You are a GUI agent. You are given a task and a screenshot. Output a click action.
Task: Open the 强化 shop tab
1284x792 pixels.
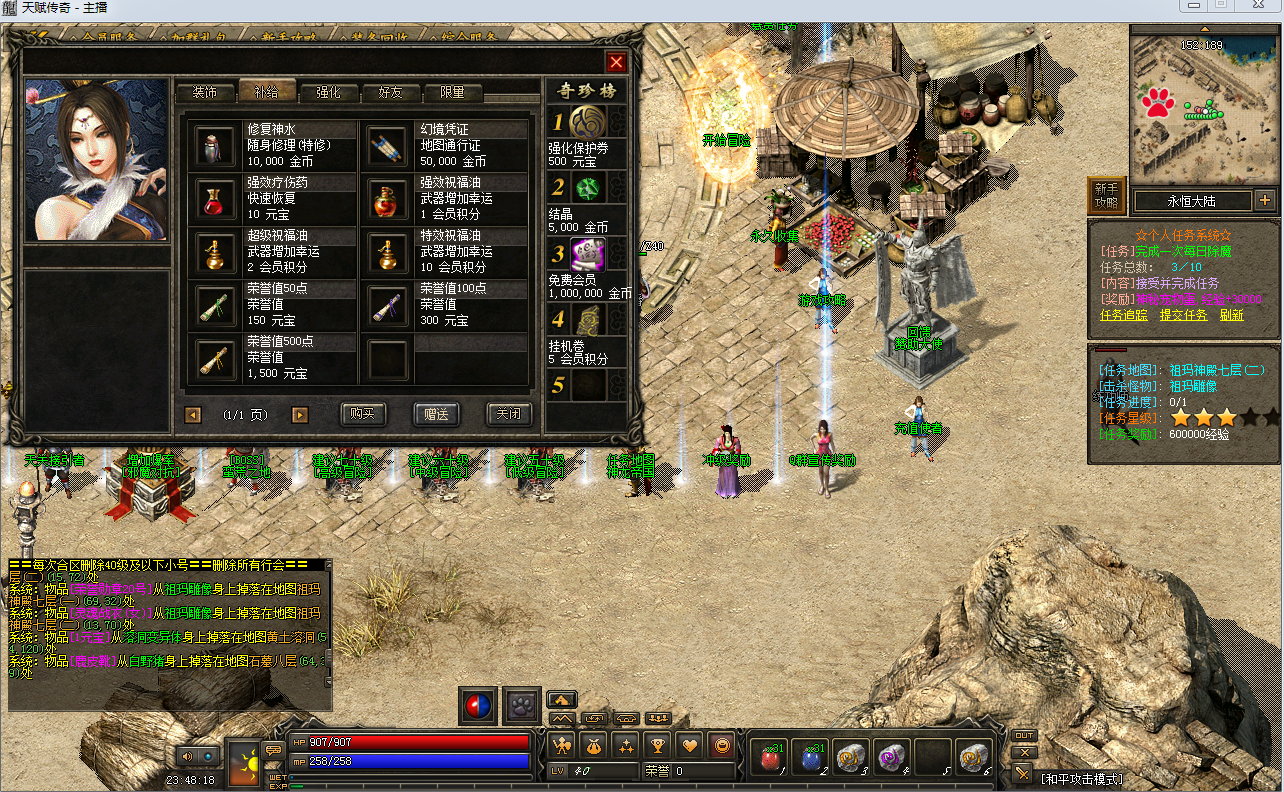pyautogui.click(x=328, y=92)
